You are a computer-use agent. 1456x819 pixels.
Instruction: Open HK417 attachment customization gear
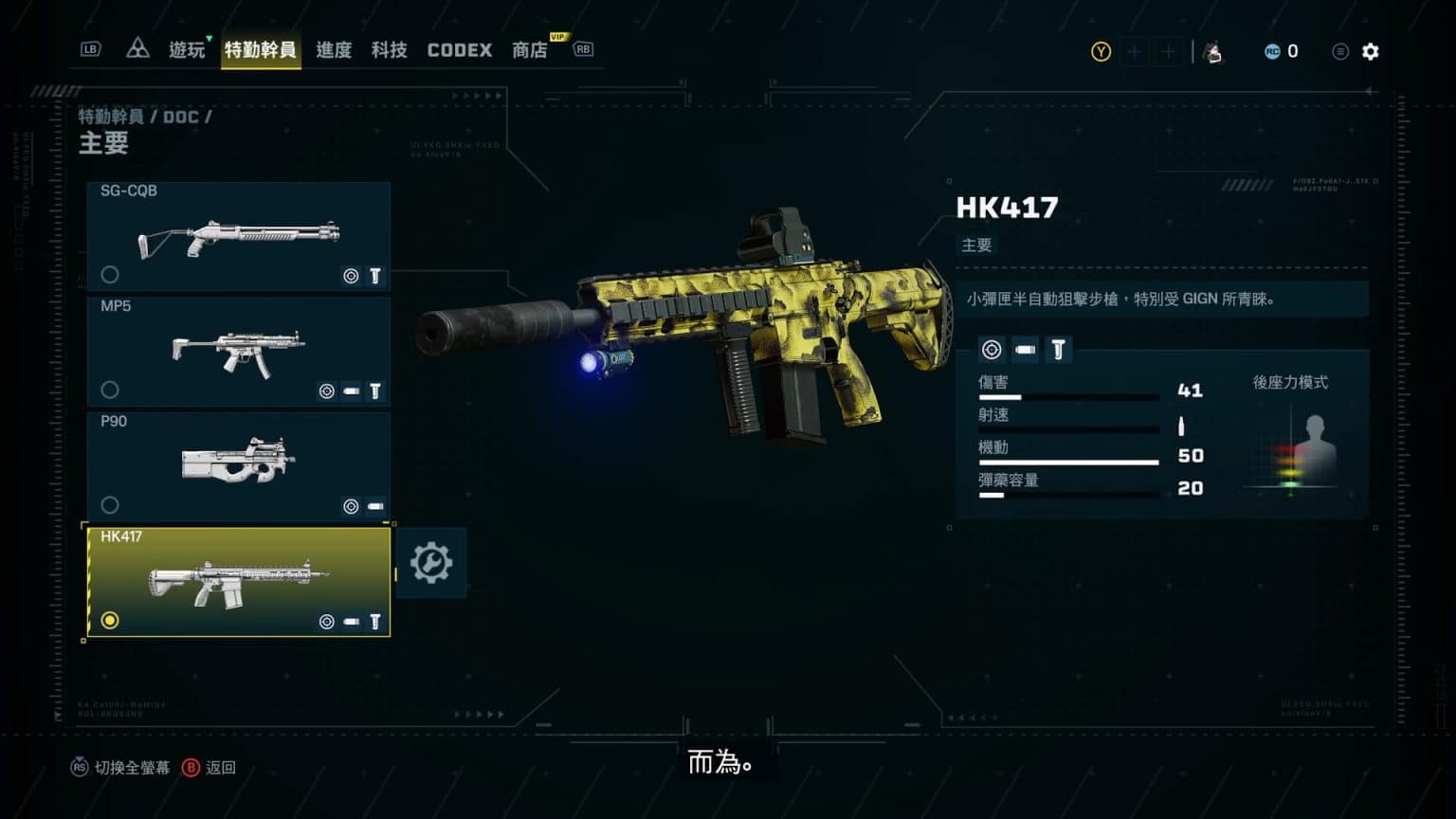(430, 563)
